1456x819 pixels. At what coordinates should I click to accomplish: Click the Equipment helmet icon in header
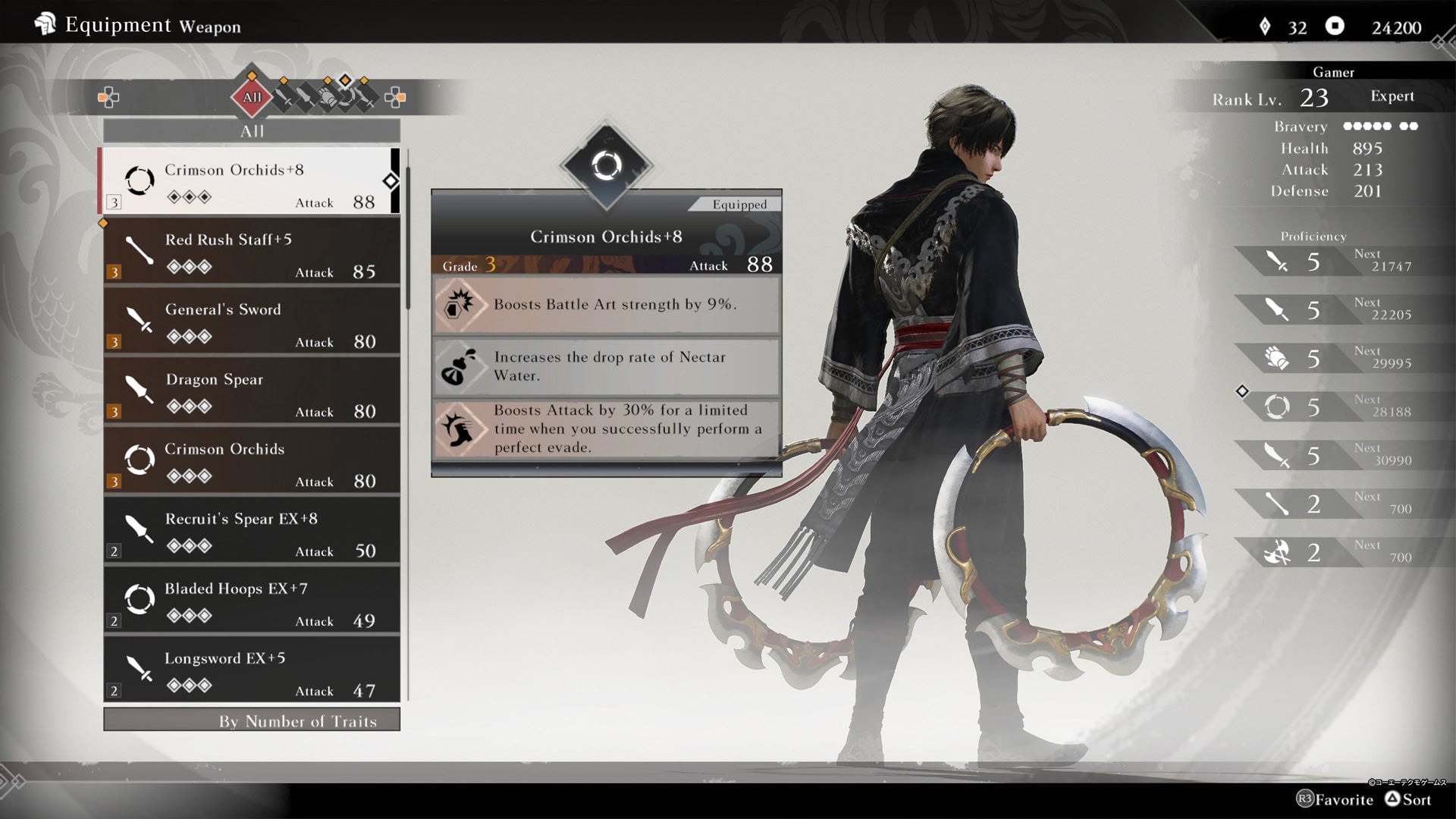(x=47, y=24)
